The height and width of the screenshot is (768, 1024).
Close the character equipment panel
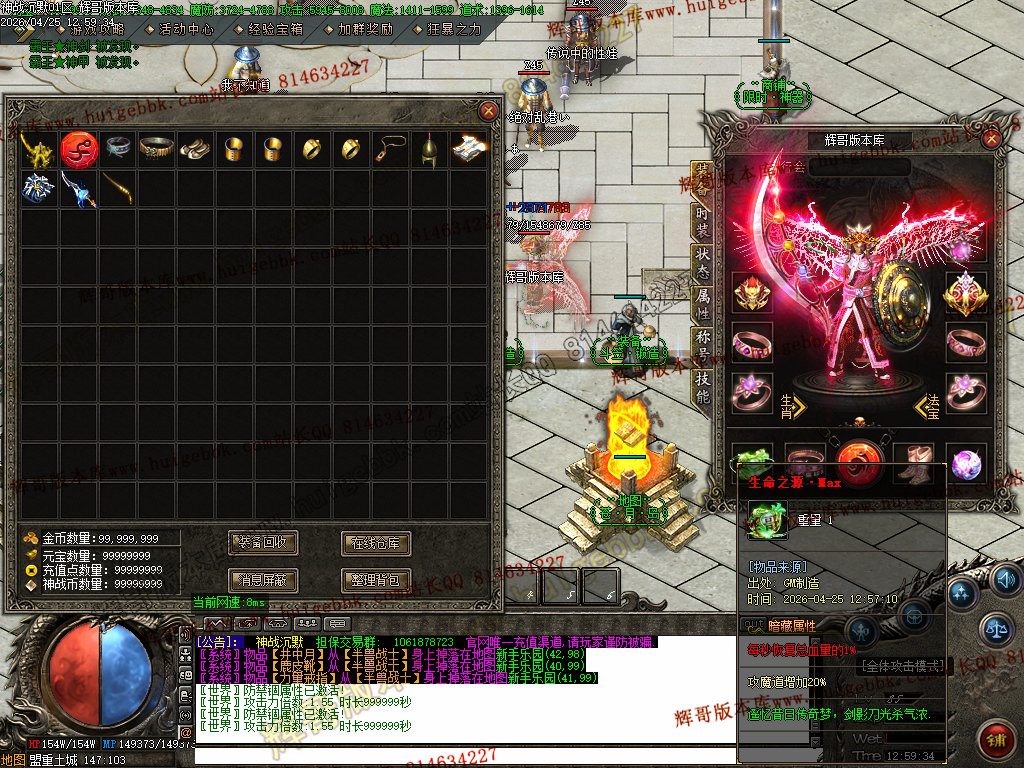pos(992,138)
